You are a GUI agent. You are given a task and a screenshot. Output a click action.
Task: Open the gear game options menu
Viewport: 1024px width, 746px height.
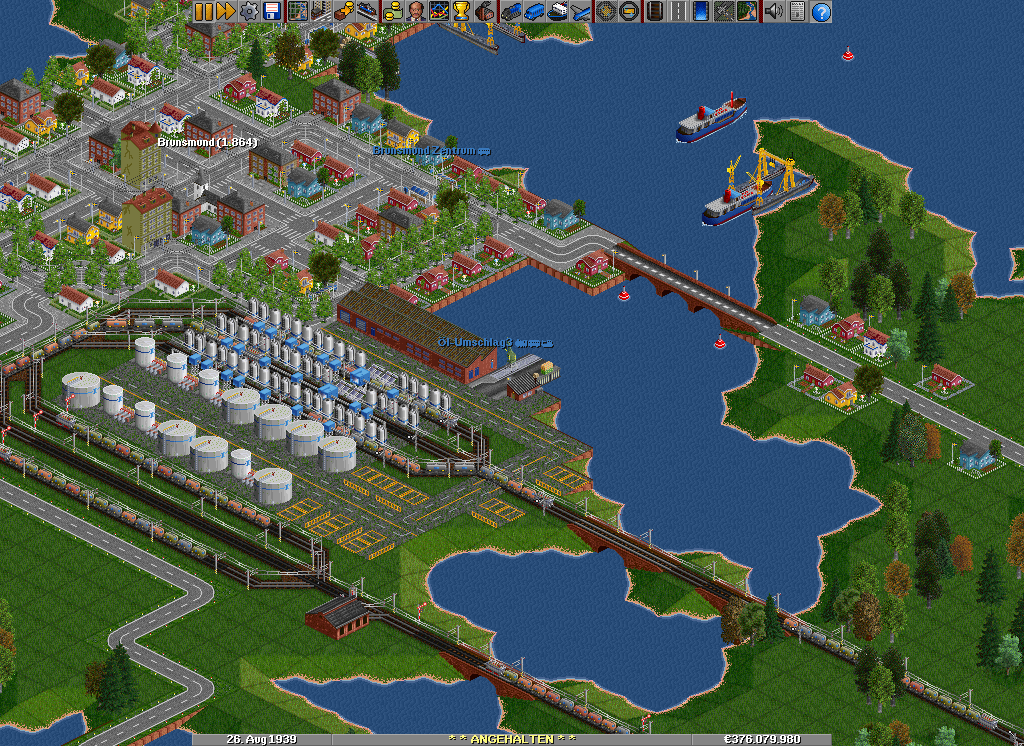pyautogui.click(x=247, y=12)
